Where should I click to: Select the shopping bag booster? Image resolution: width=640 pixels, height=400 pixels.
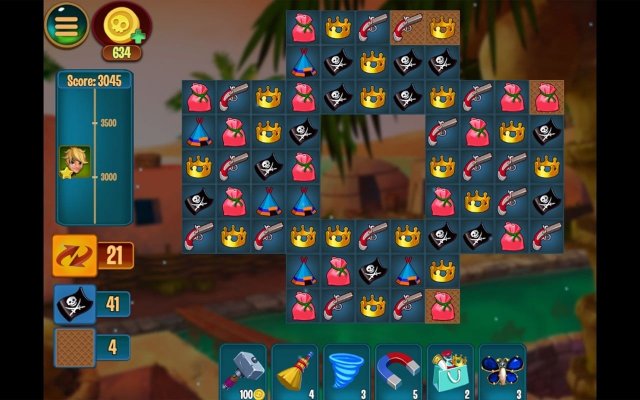[450, 371]
